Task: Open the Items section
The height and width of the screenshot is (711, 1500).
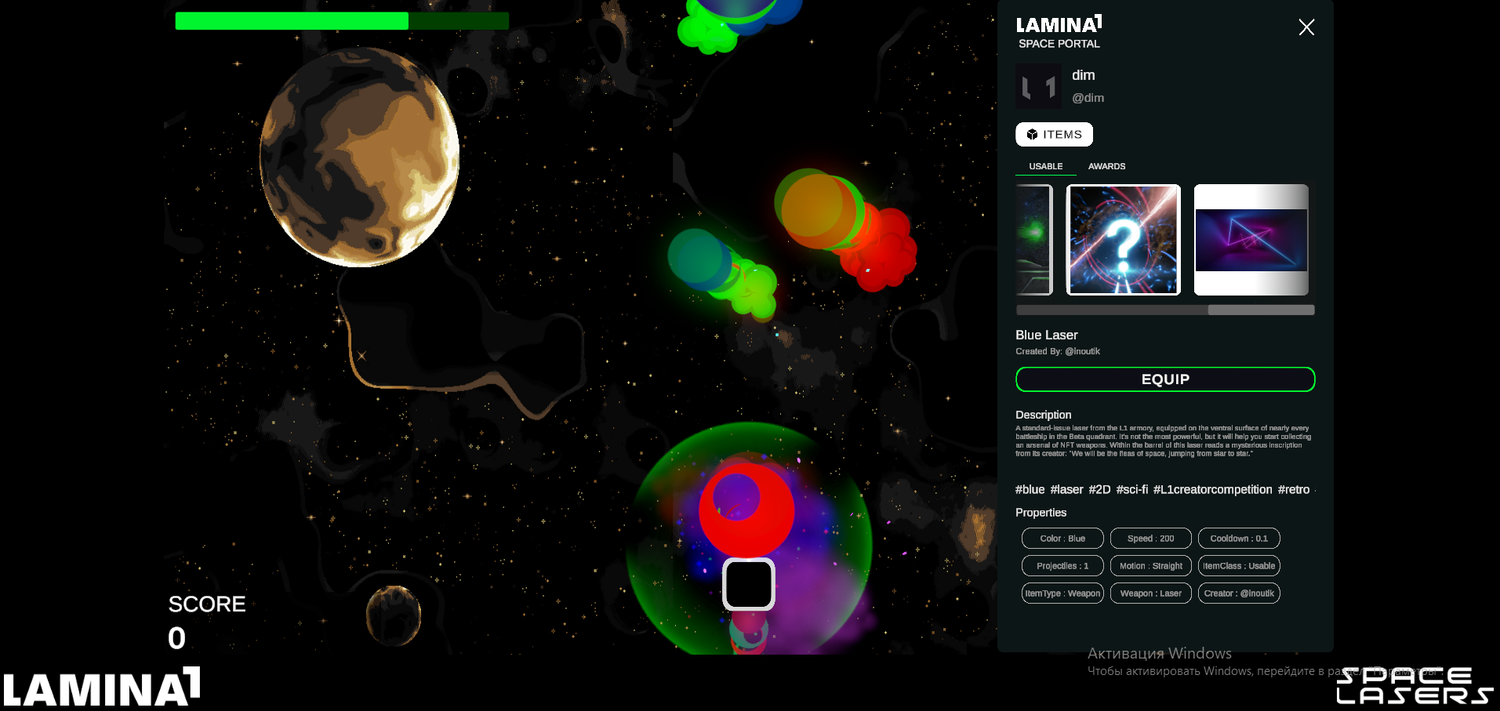Action: [x=1054, y=134]
